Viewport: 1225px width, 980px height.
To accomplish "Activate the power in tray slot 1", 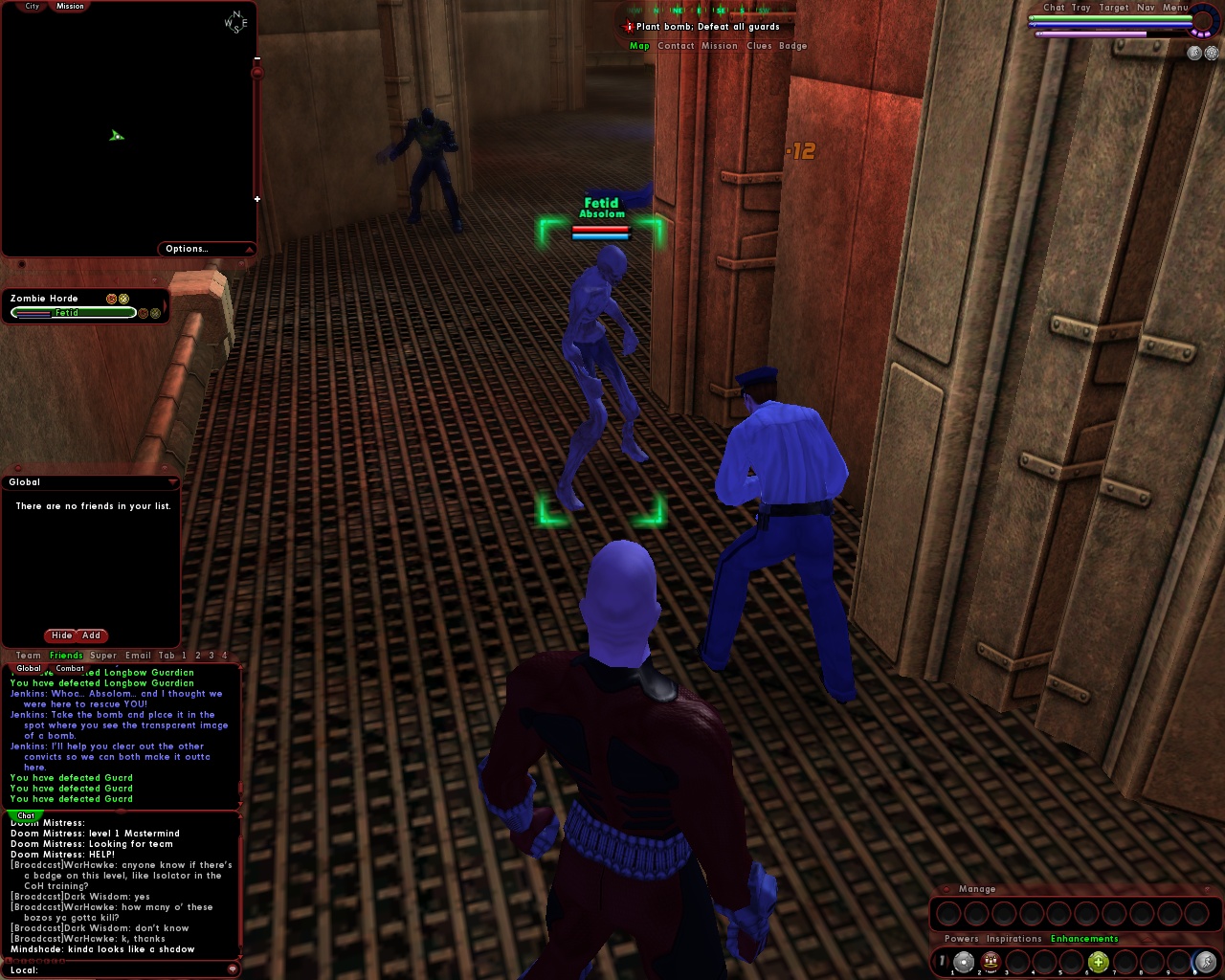I will 964,962.
